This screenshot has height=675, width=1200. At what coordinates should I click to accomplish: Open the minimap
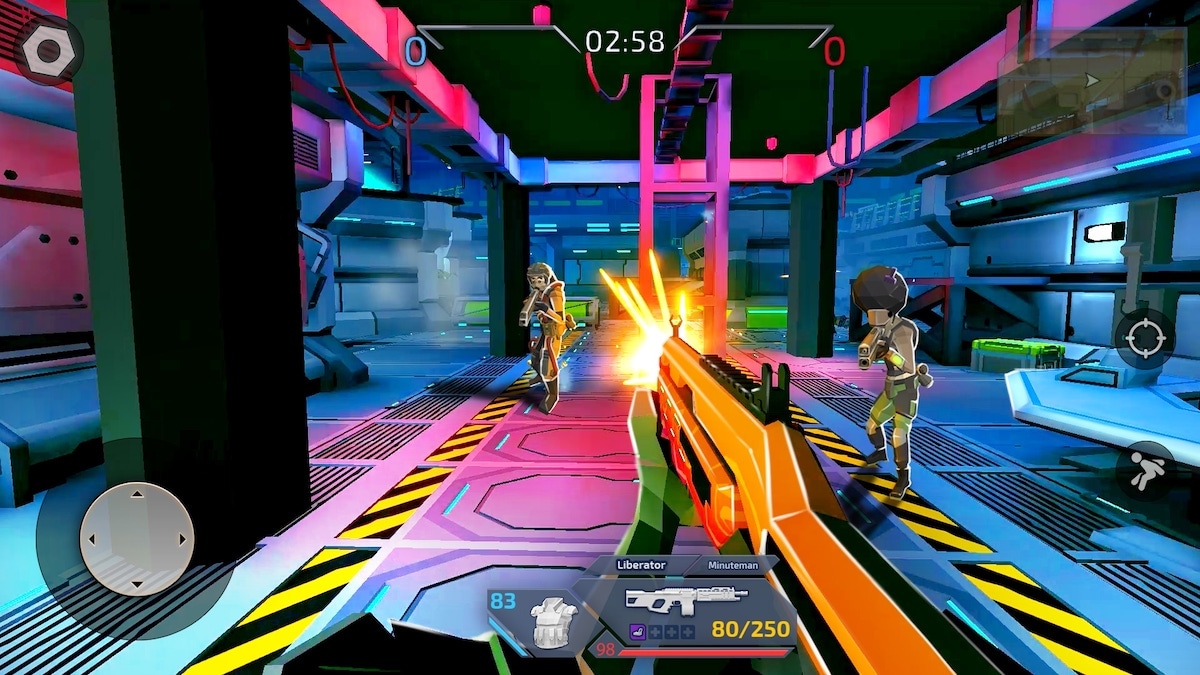coord(1091,81)
